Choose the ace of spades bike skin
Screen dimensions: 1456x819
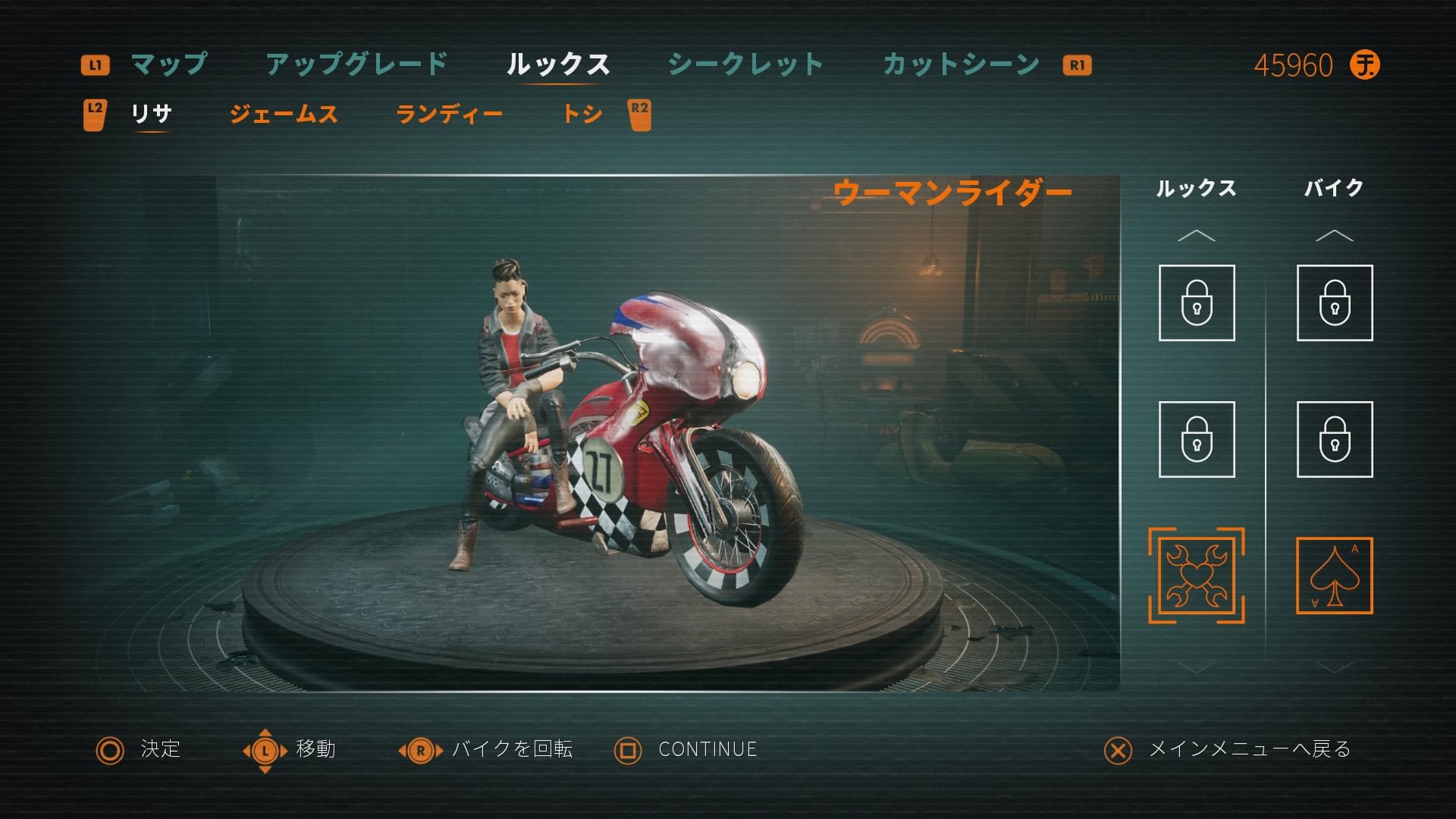[x=1334, y=576]
